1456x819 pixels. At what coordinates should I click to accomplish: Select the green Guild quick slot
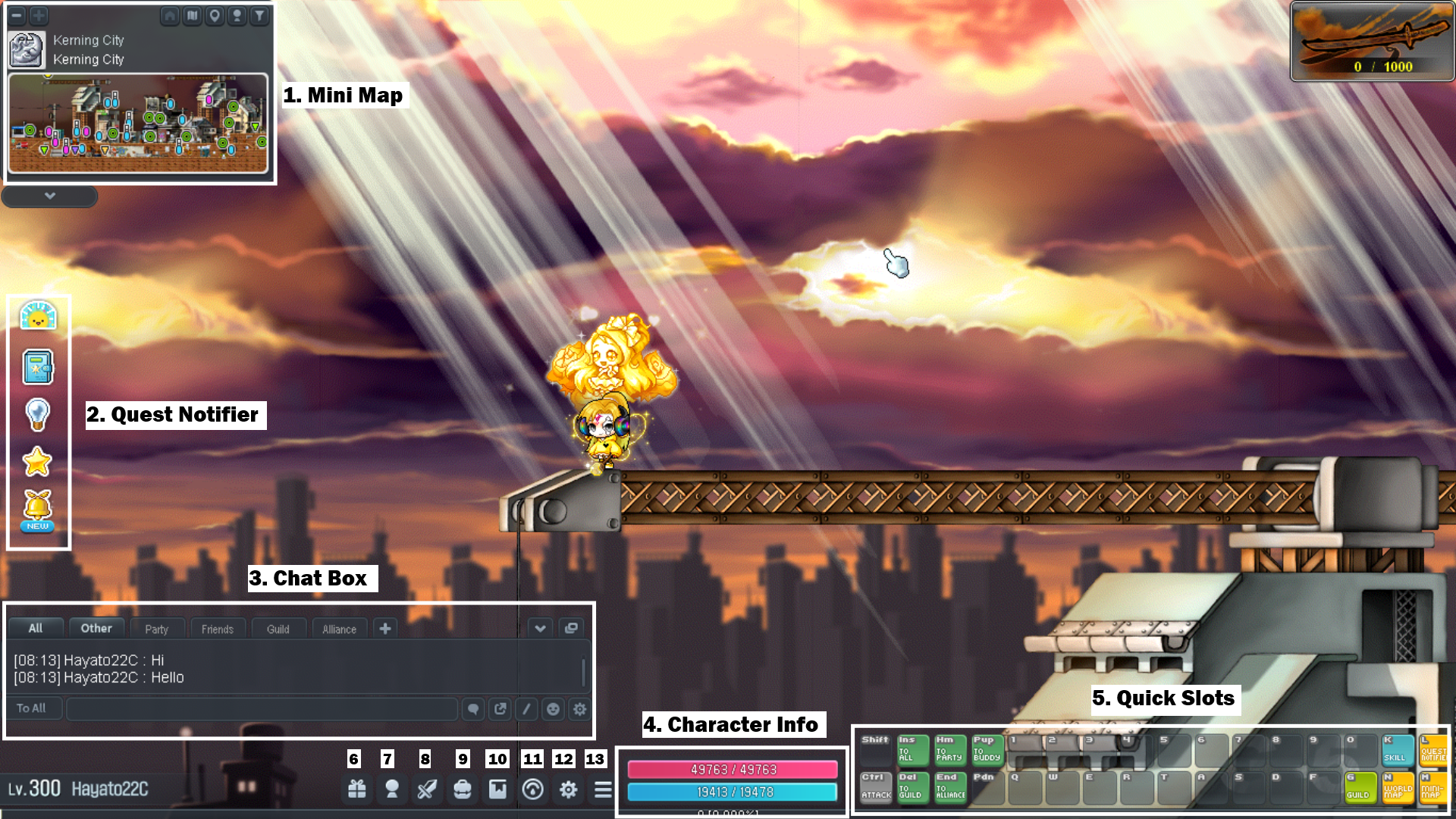pos(1360,787)
